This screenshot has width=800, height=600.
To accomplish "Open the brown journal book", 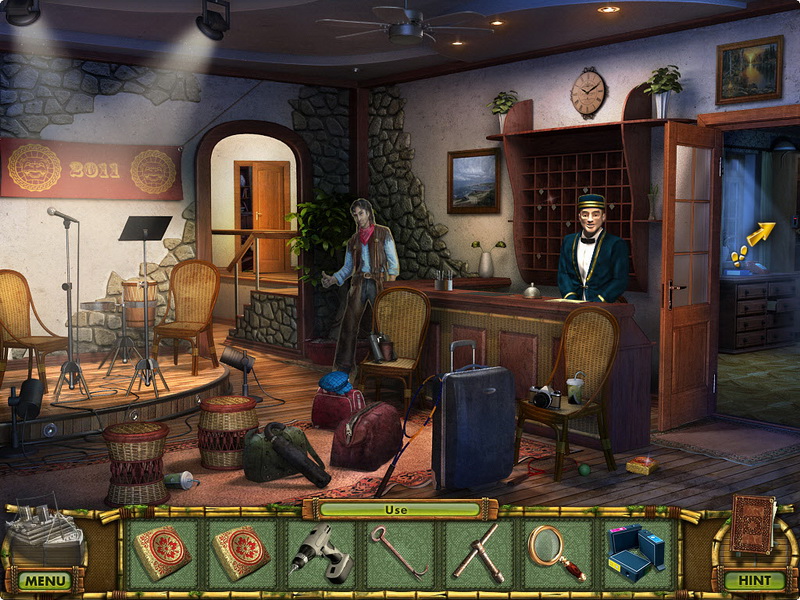I will [x=752, y=524].
